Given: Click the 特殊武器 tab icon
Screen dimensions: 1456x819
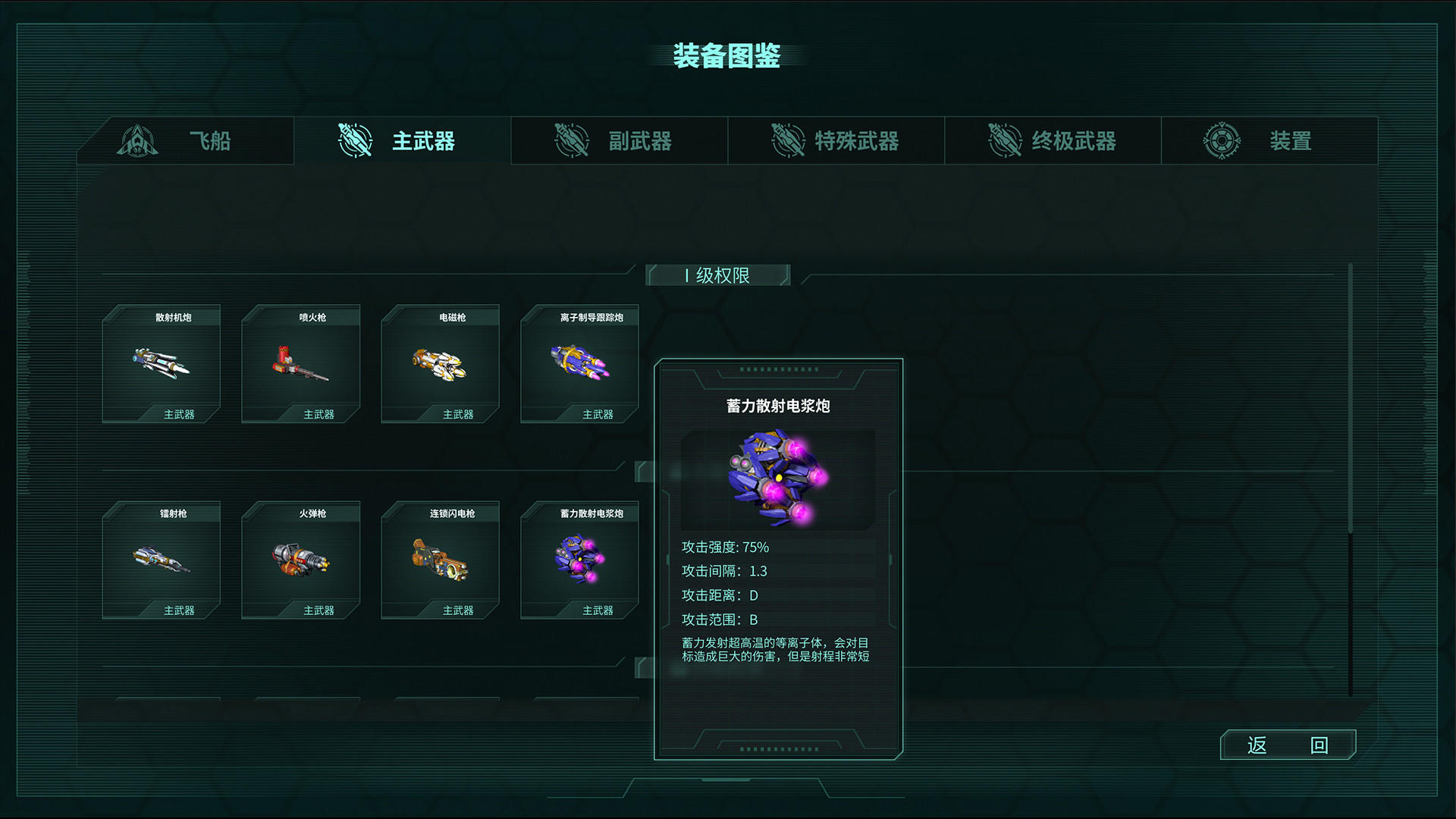Looking at the screenshot, I should coord(786,140).
